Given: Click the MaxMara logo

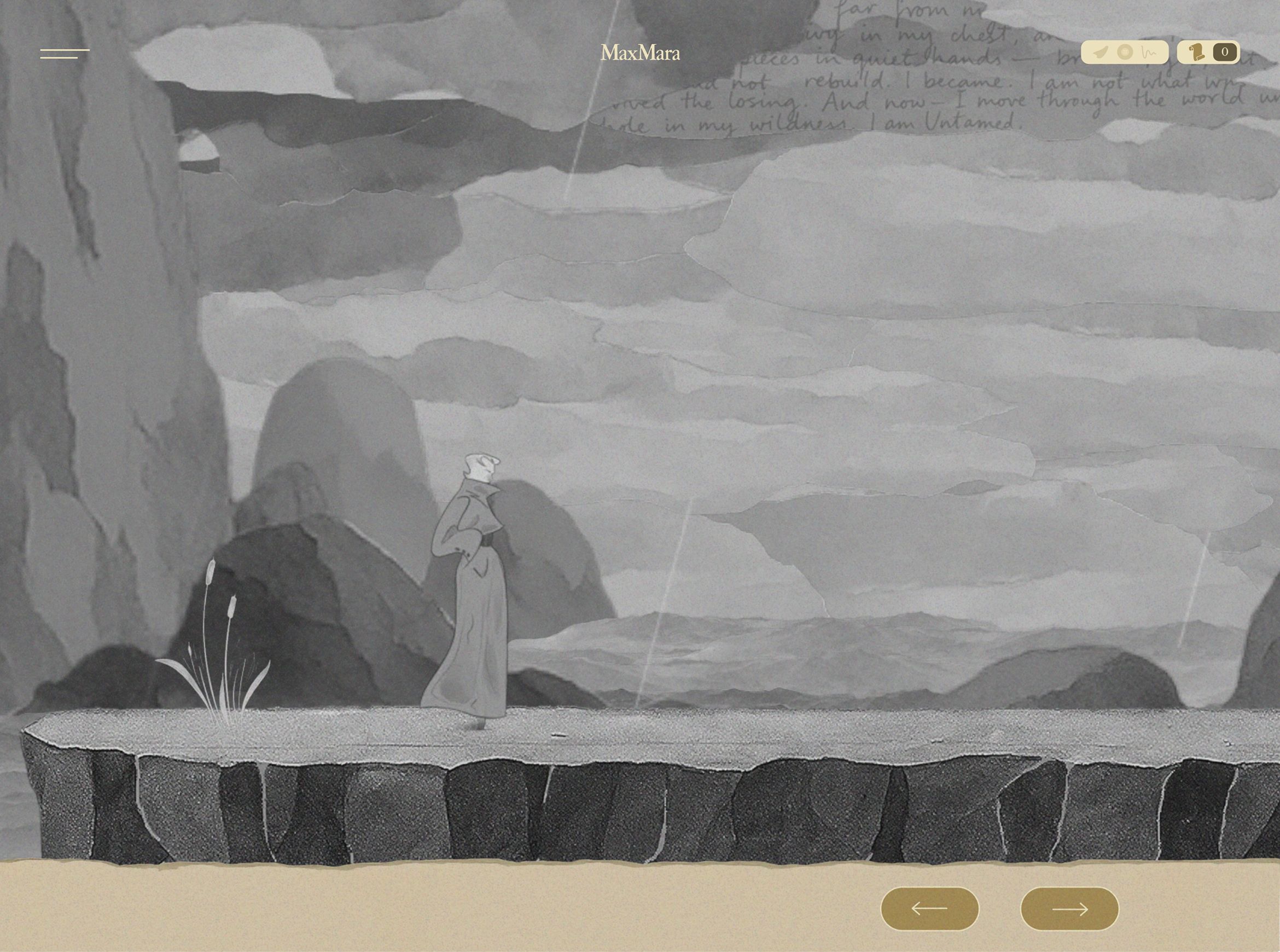Looking at the screenshot, I should (640, 53).
